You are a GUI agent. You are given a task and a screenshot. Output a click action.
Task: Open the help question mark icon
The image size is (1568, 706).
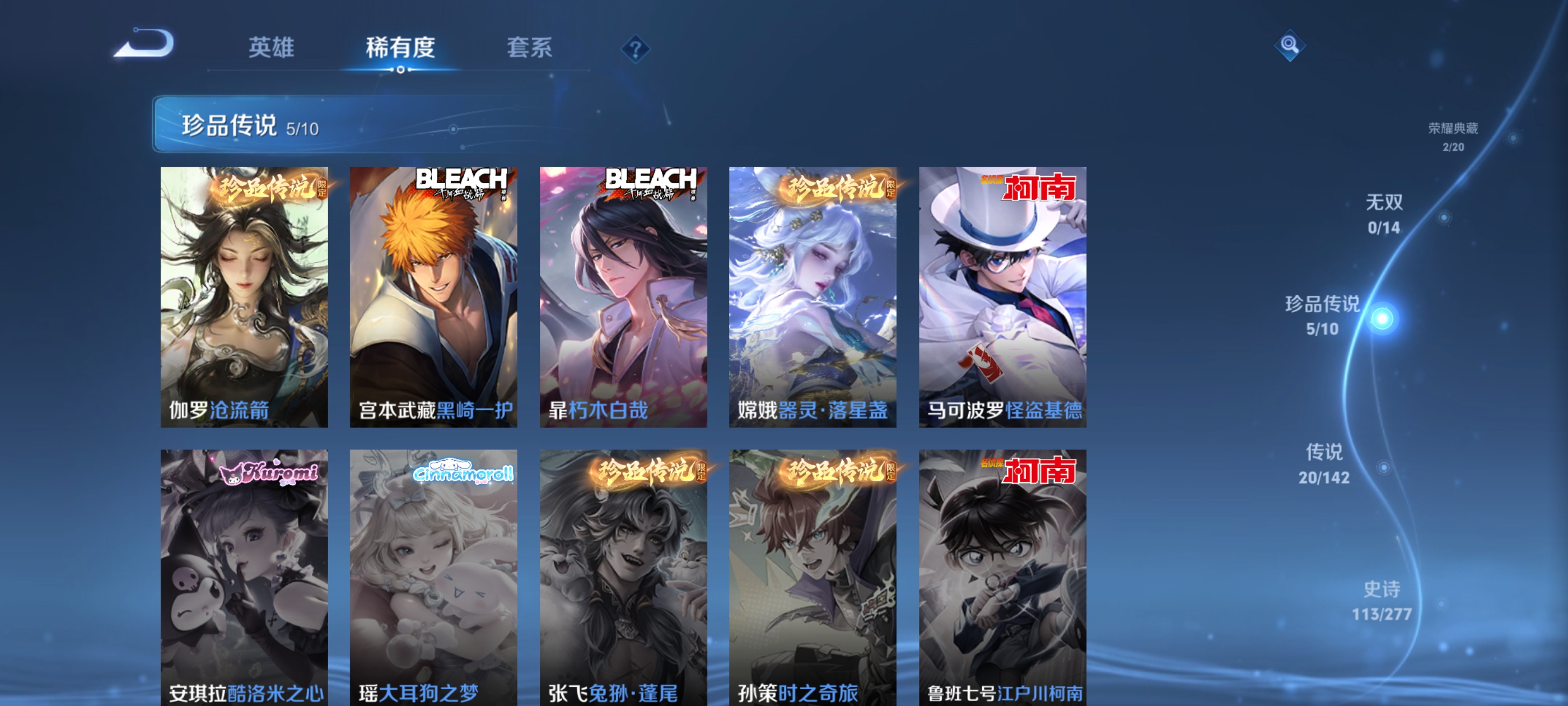(x=636, y=49)
